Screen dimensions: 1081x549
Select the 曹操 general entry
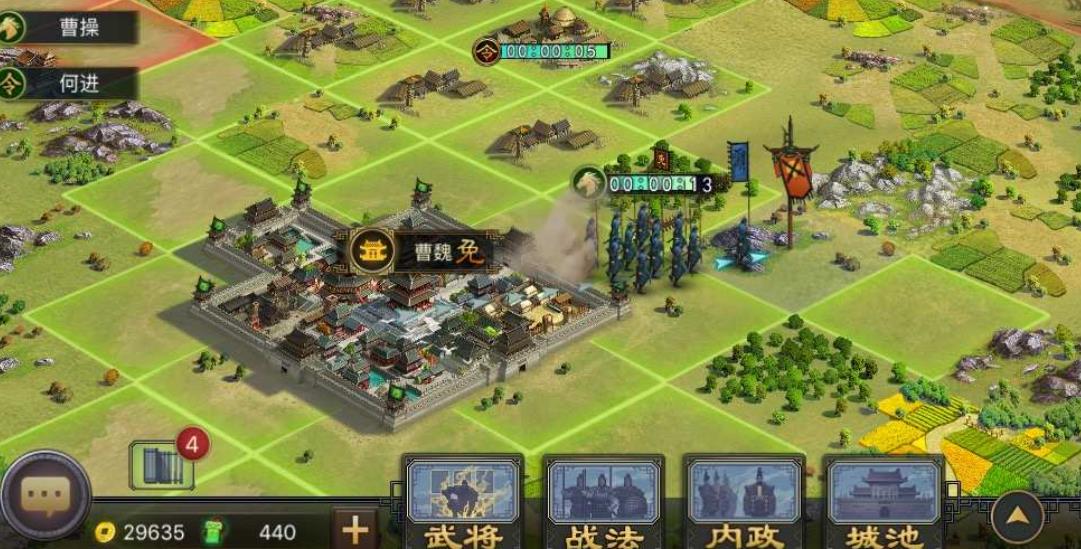pyautogui.click(x=68, y=27)
